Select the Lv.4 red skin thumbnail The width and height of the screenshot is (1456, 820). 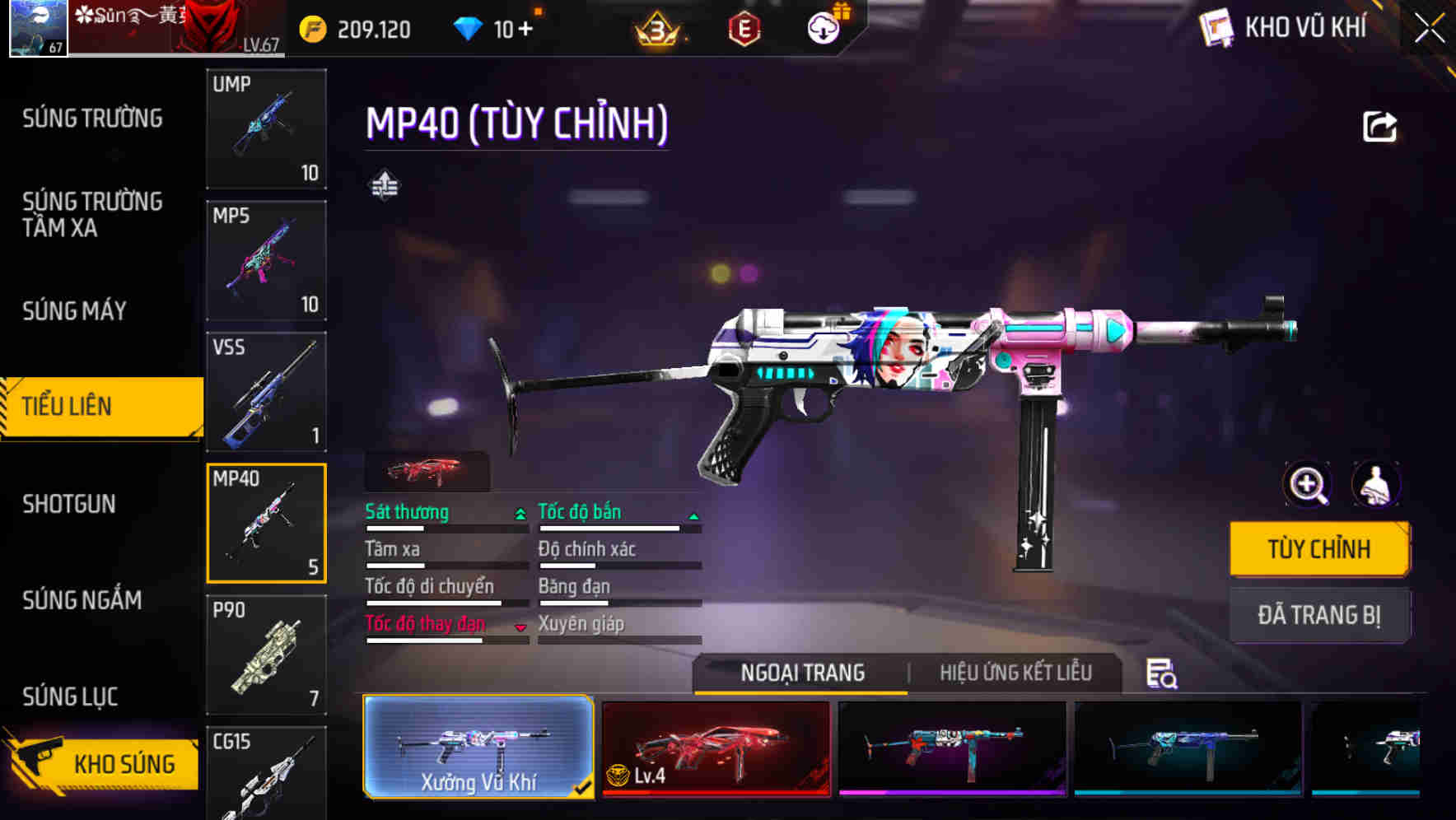click(x=715, y=748)
